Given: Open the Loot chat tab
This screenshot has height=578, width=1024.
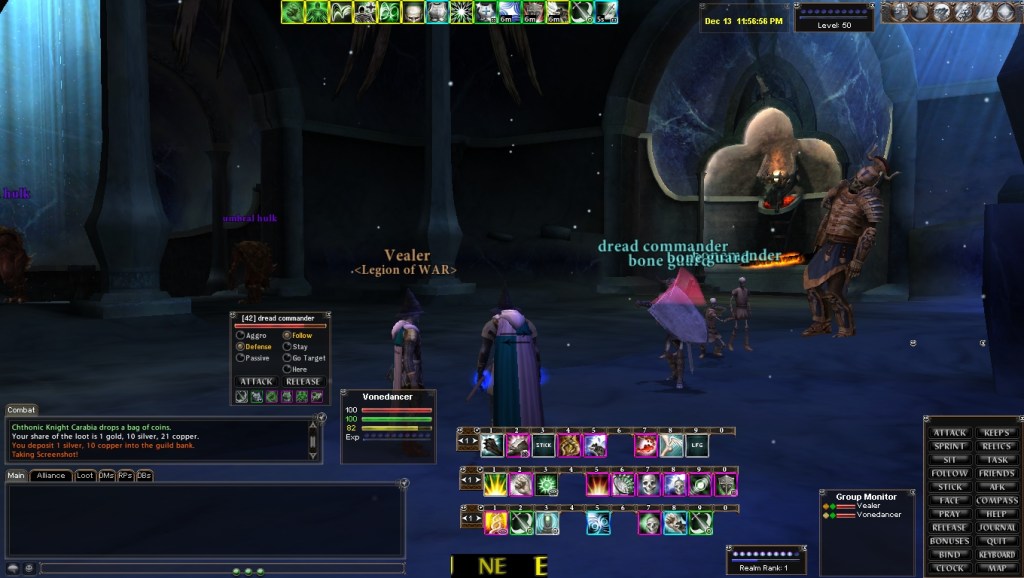Looking at the screenshot, I should point(85,475).
